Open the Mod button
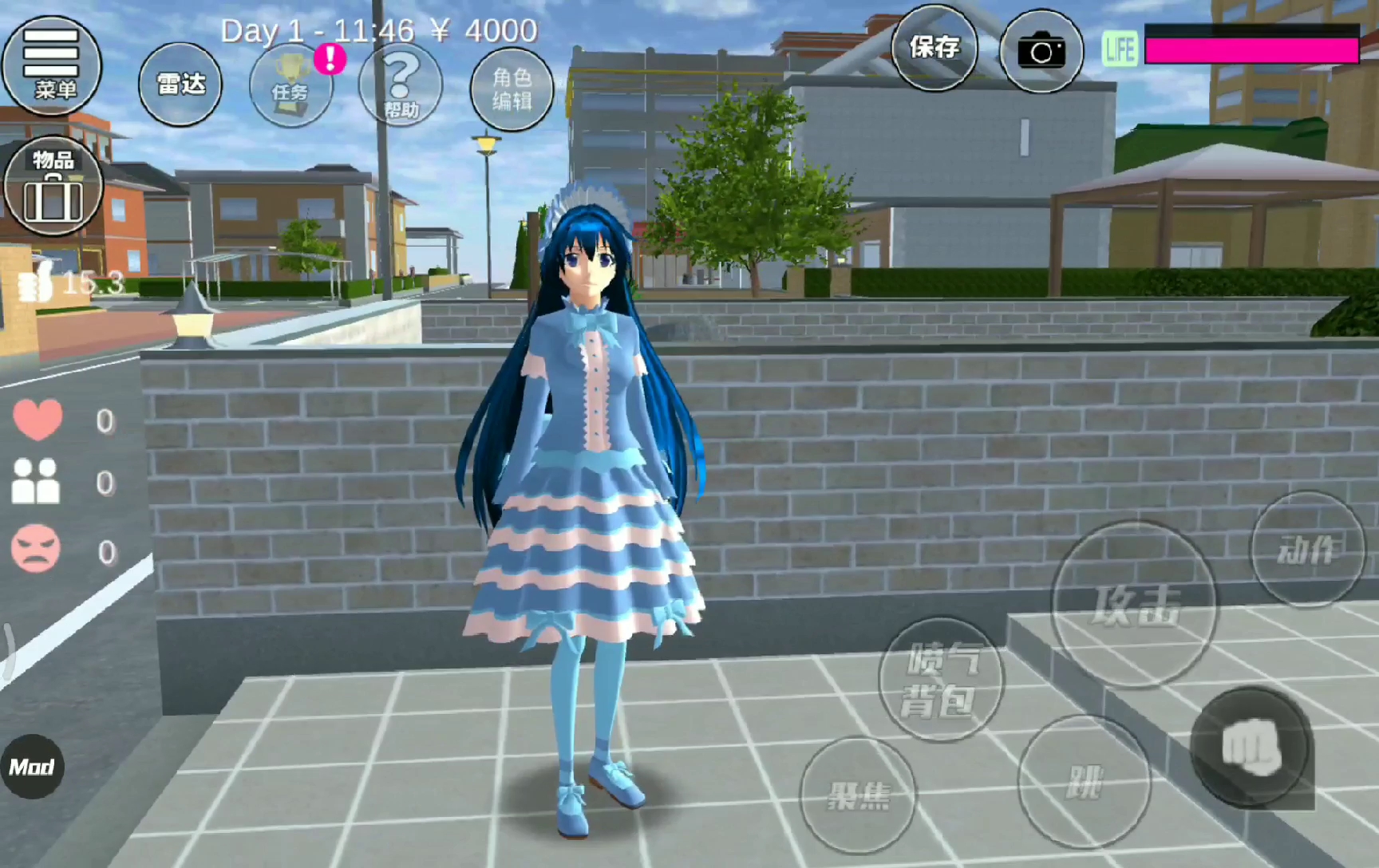This screenshot has width=1379, height=868. (32, 767)
